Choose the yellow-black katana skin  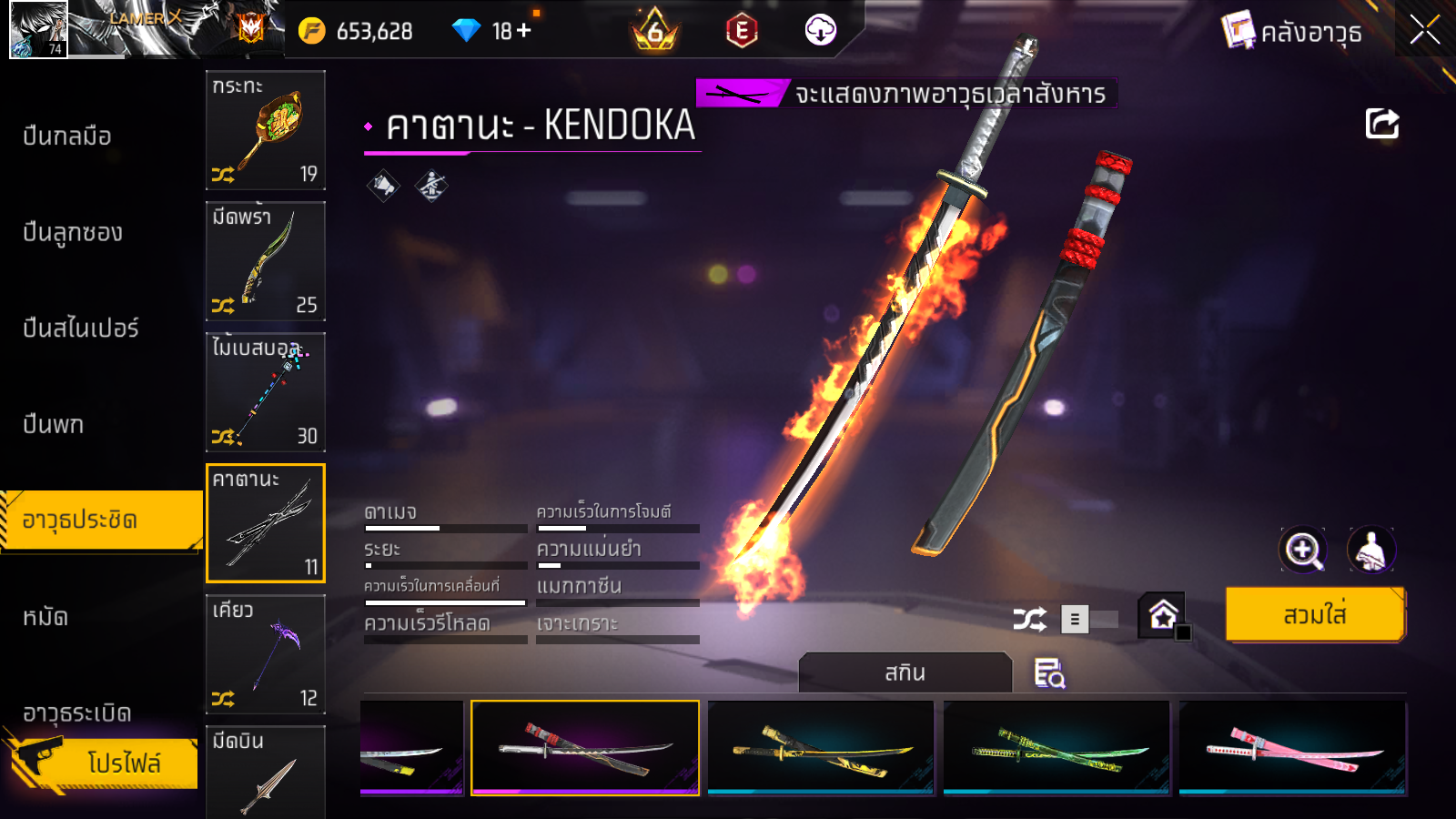[821, 748]
